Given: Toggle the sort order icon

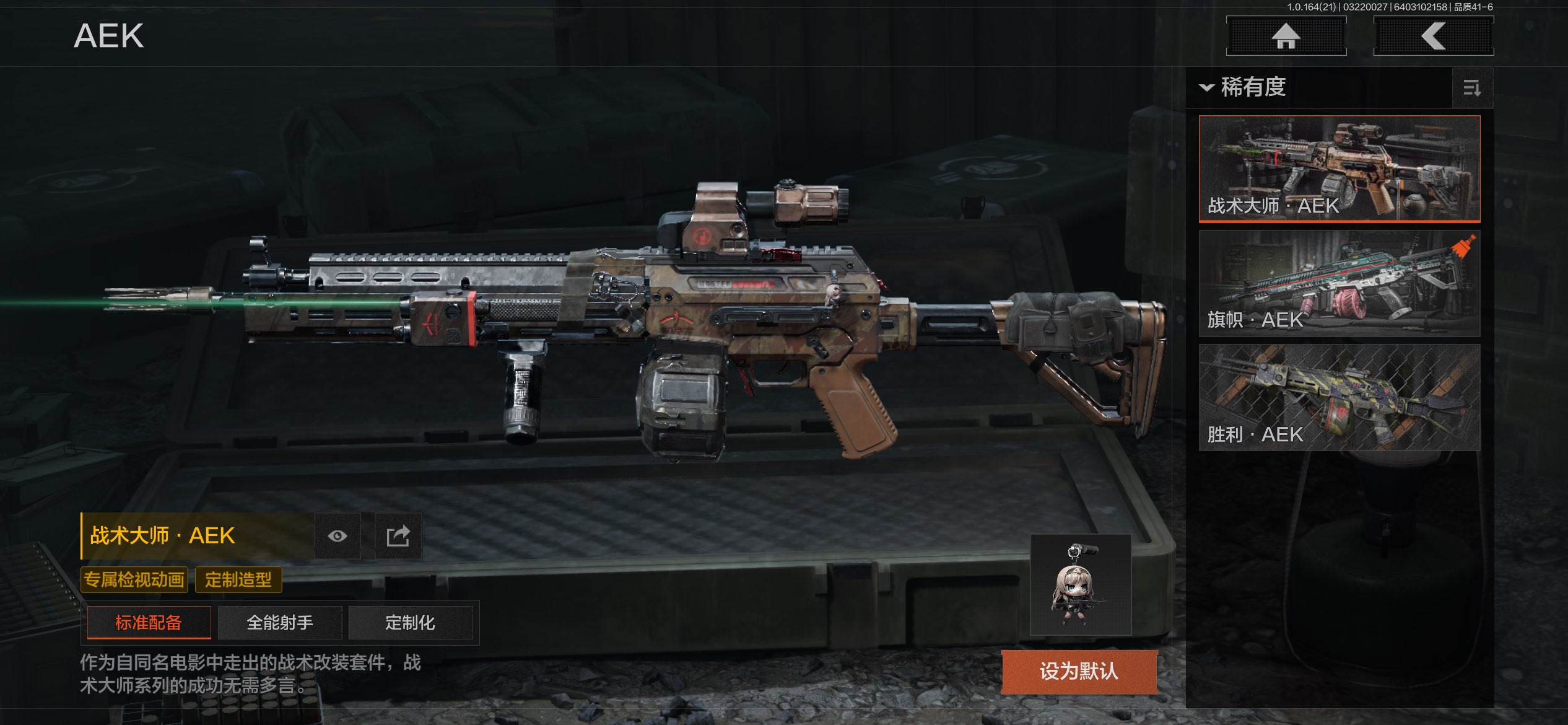Looking at the screenshot, I should point(1472,89).
